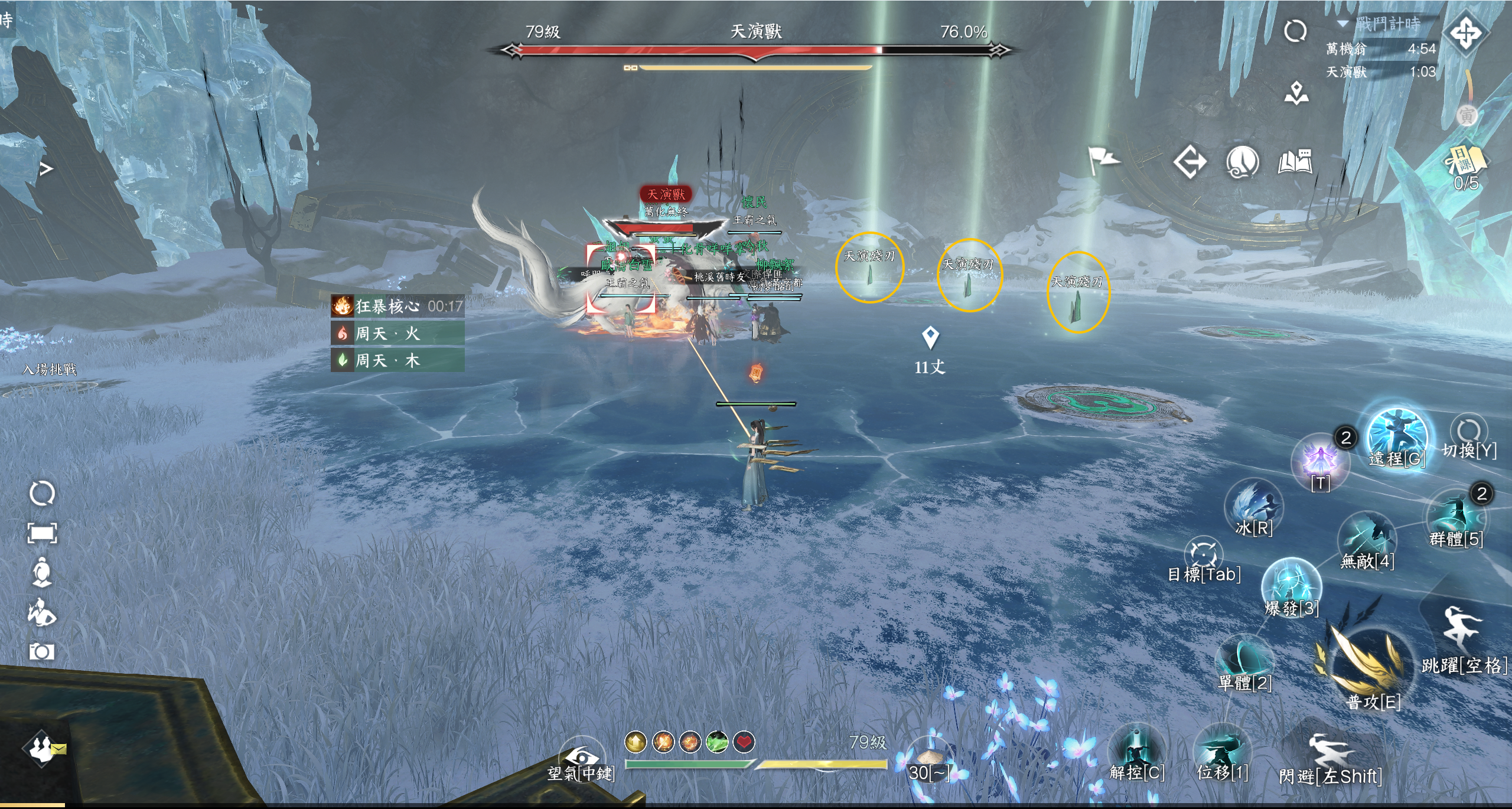
Task: Trigger the 無敵[4] invincibility skill
Action: coord(1367,539)
